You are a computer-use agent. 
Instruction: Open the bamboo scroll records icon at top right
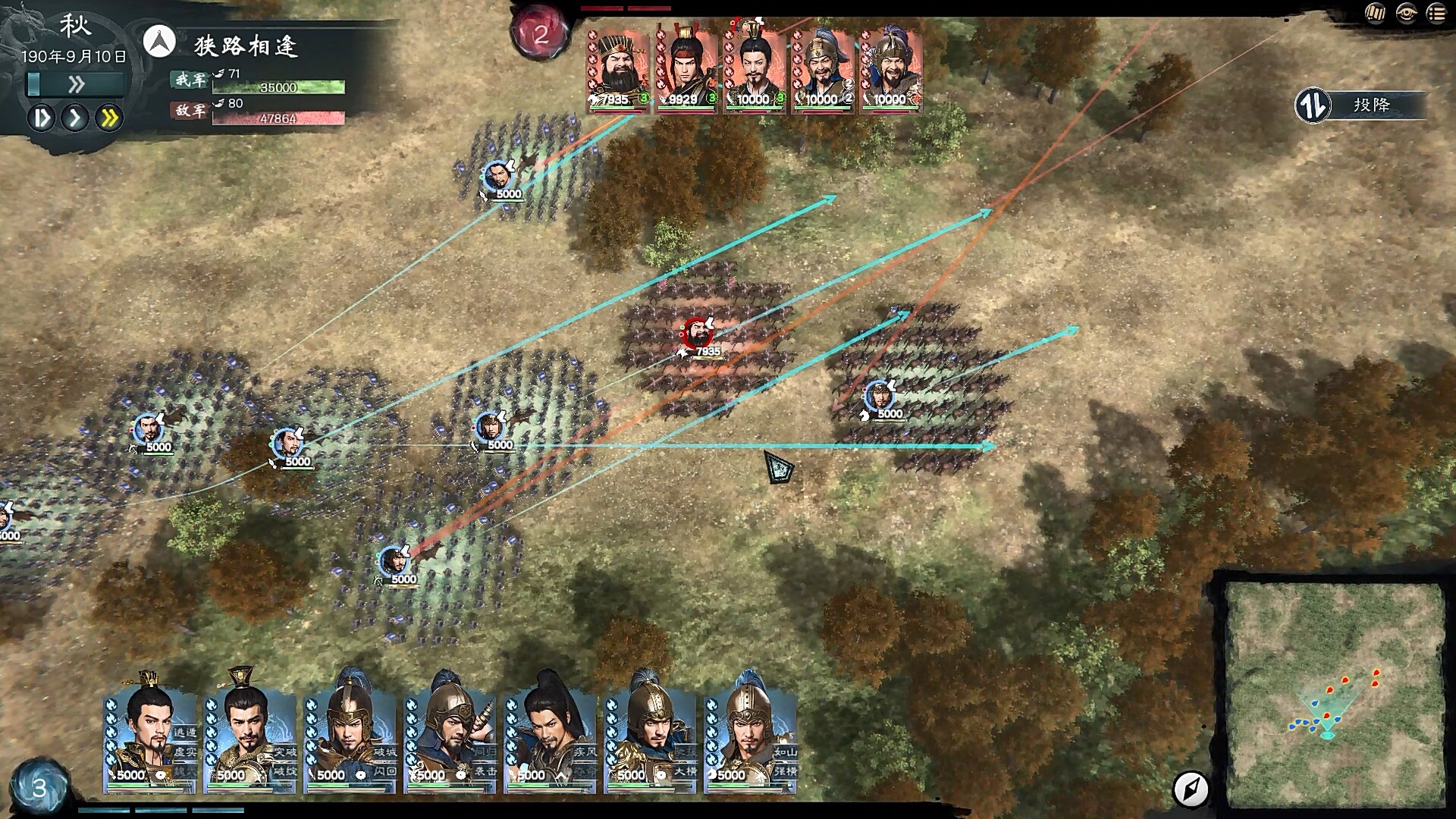[1376, 13]
